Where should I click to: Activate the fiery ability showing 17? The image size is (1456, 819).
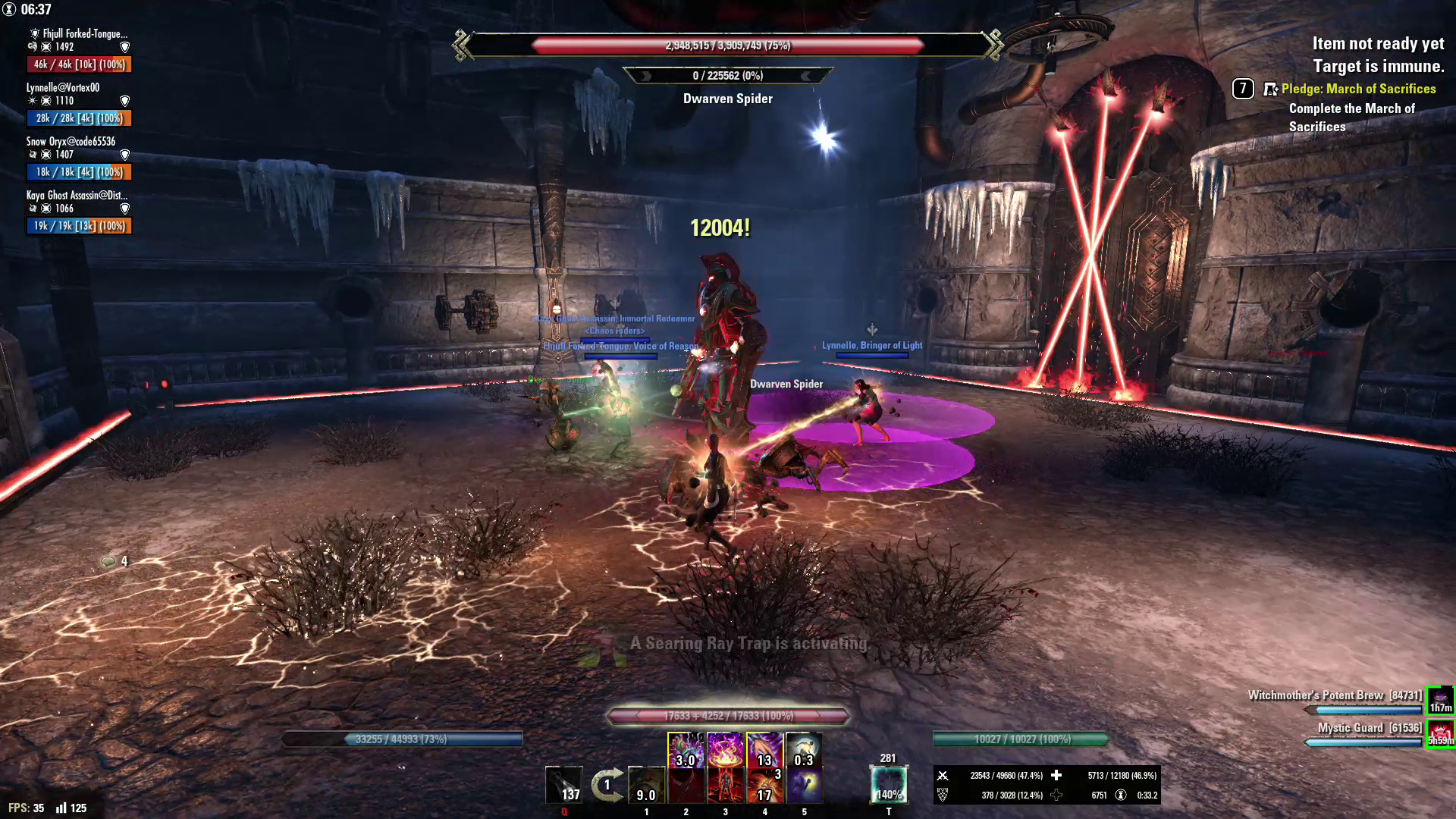(x=764, y=785)
